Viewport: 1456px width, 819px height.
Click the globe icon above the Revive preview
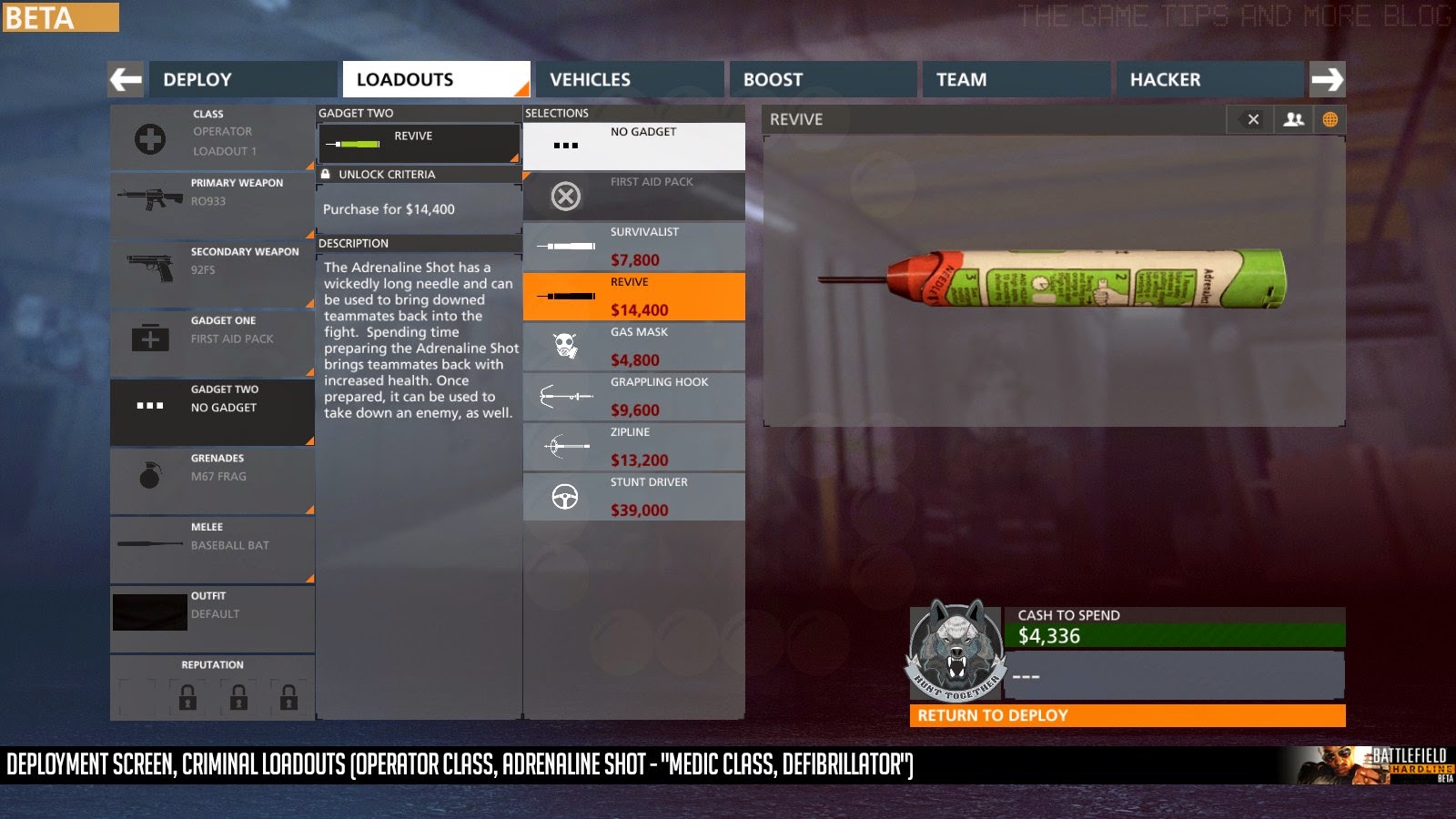pyautogui.click(x=1330, y=119)
